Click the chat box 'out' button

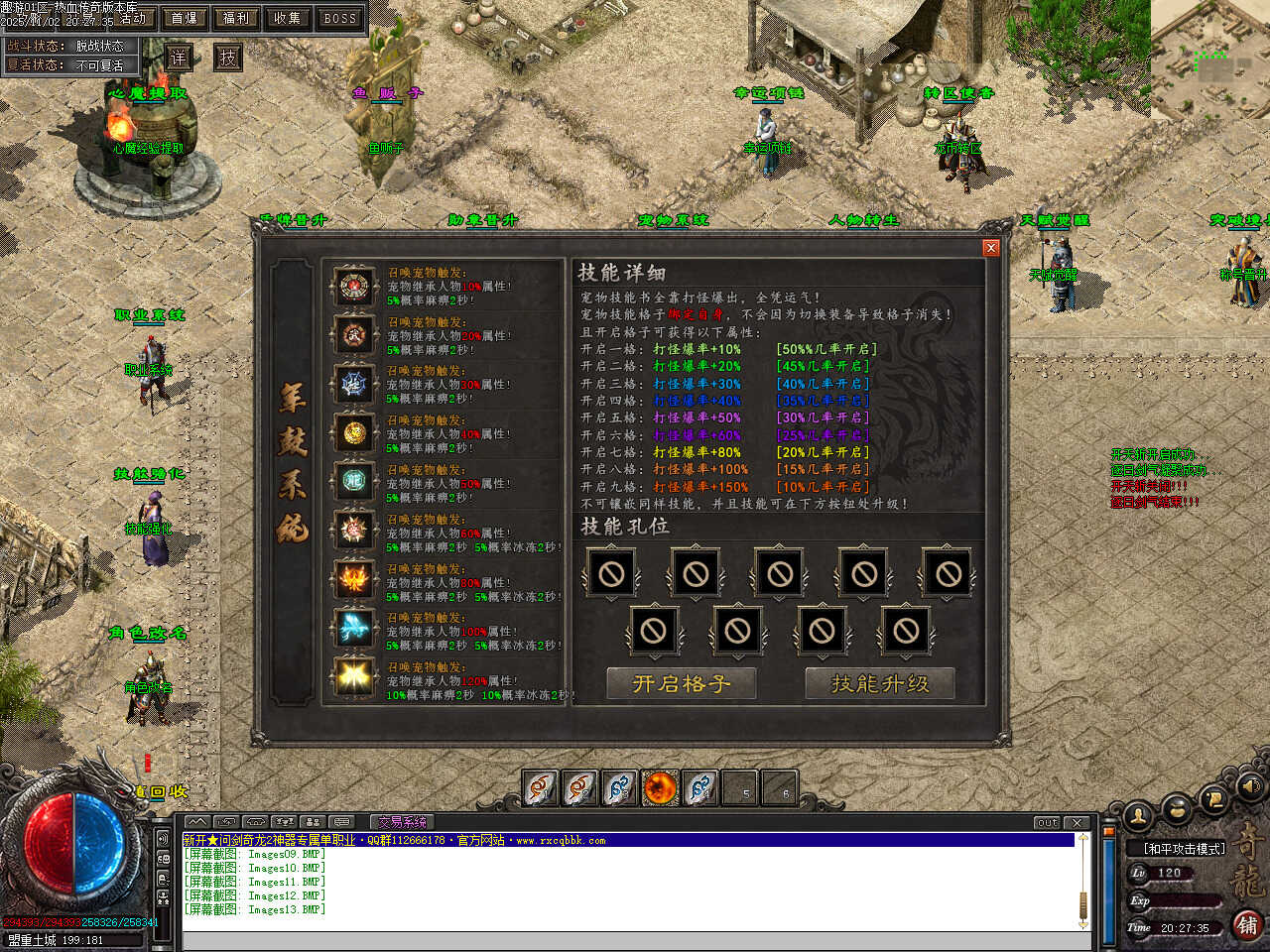[x=1047, y=822]
